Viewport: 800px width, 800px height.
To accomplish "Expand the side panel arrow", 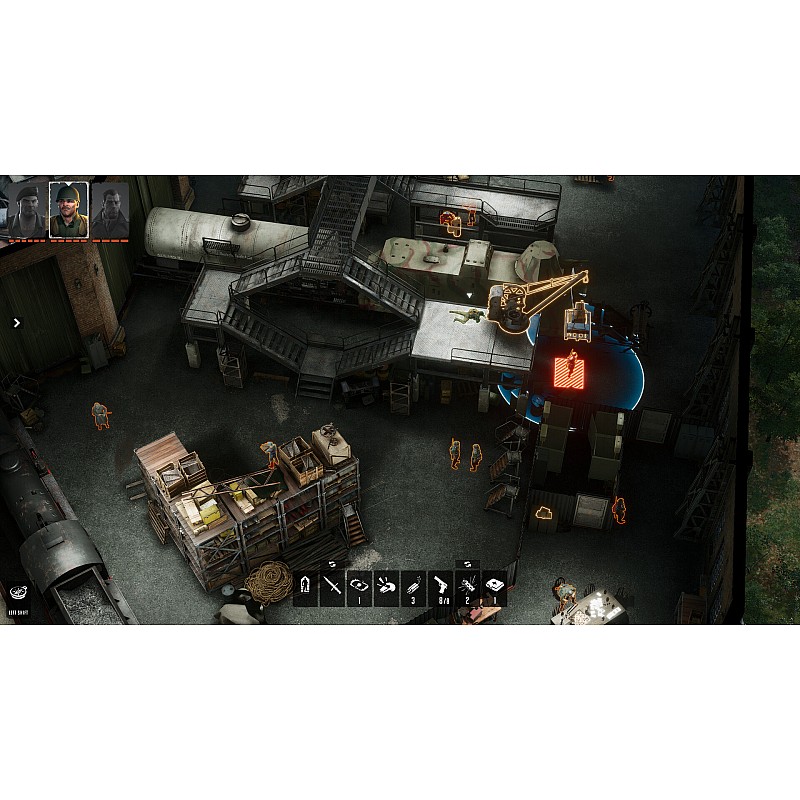I will [16, 322].
